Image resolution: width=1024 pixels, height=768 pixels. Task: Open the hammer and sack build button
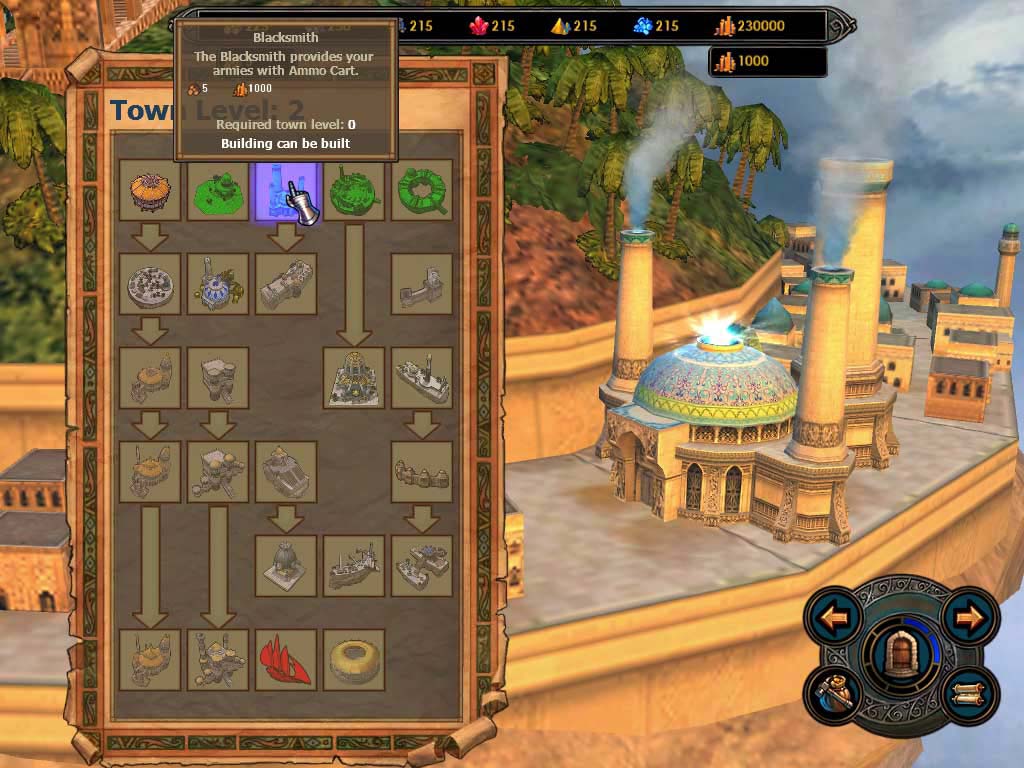(x=835, y=693)
